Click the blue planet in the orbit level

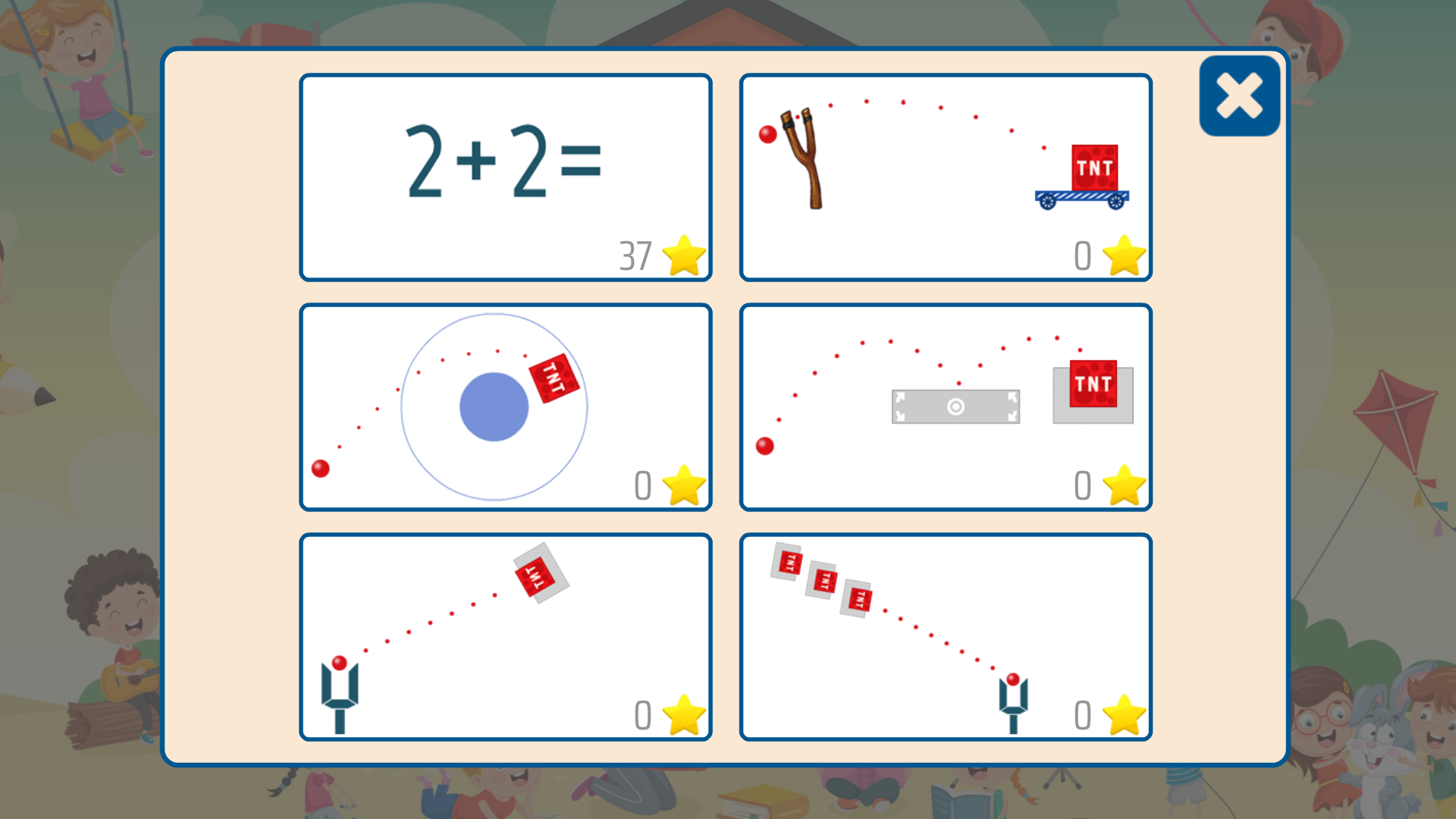point(494,406)
